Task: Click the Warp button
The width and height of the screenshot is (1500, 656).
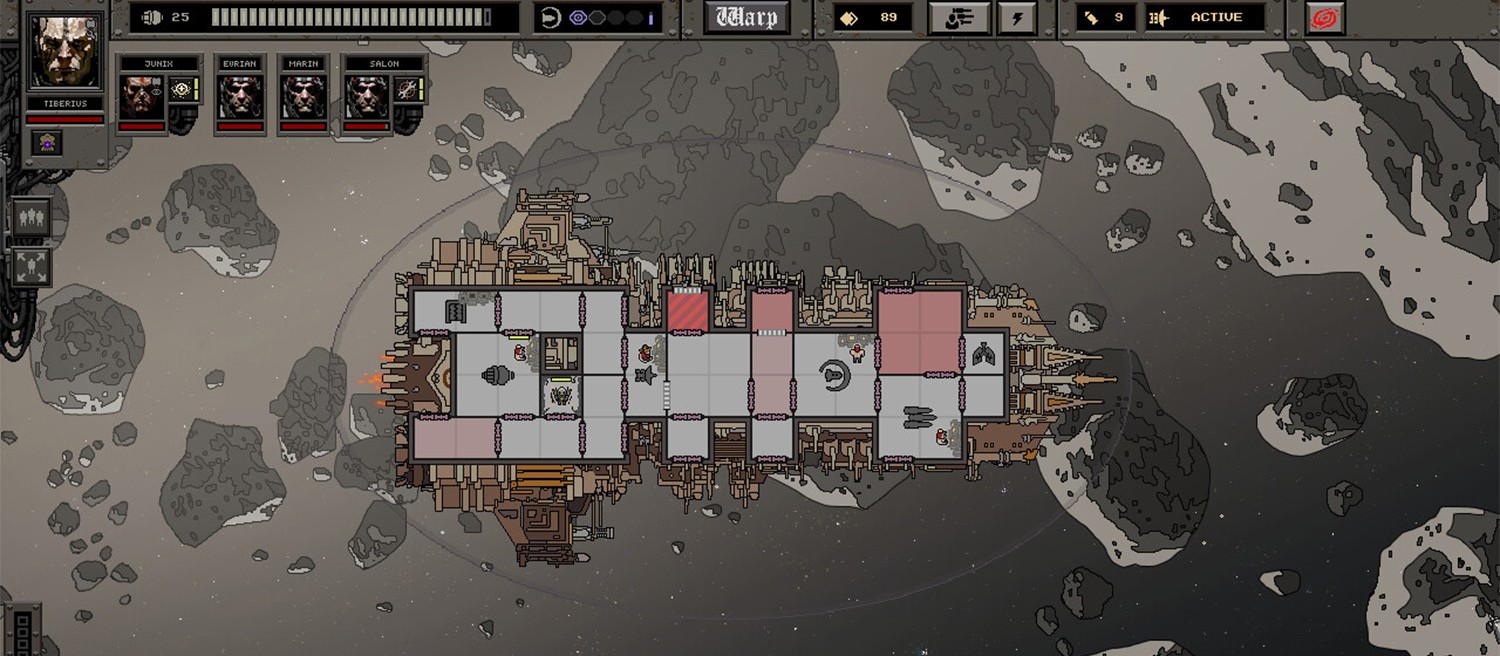Action: tap(746, 17)
